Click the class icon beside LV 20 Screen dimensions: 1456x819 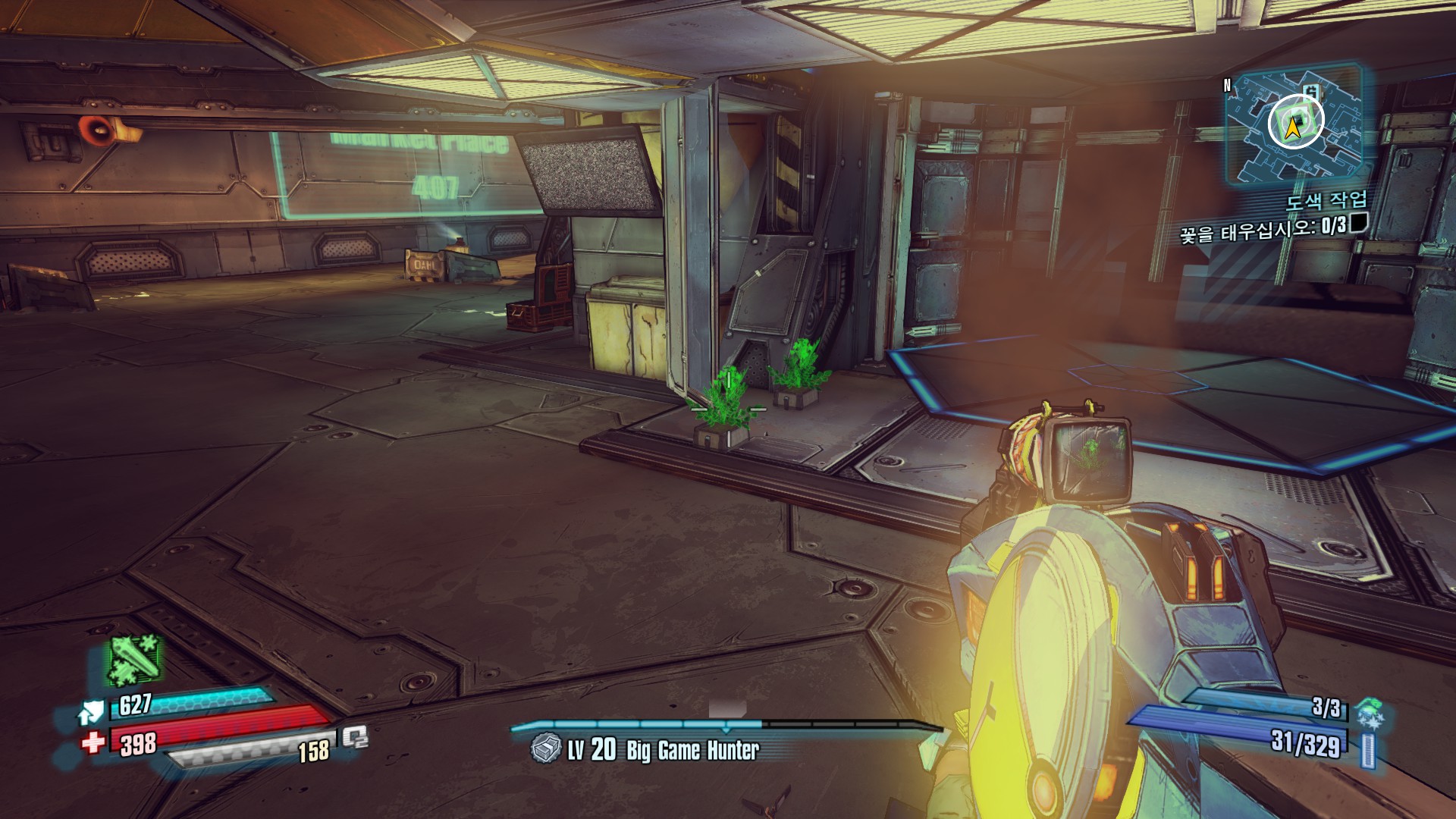coord(545,749)
